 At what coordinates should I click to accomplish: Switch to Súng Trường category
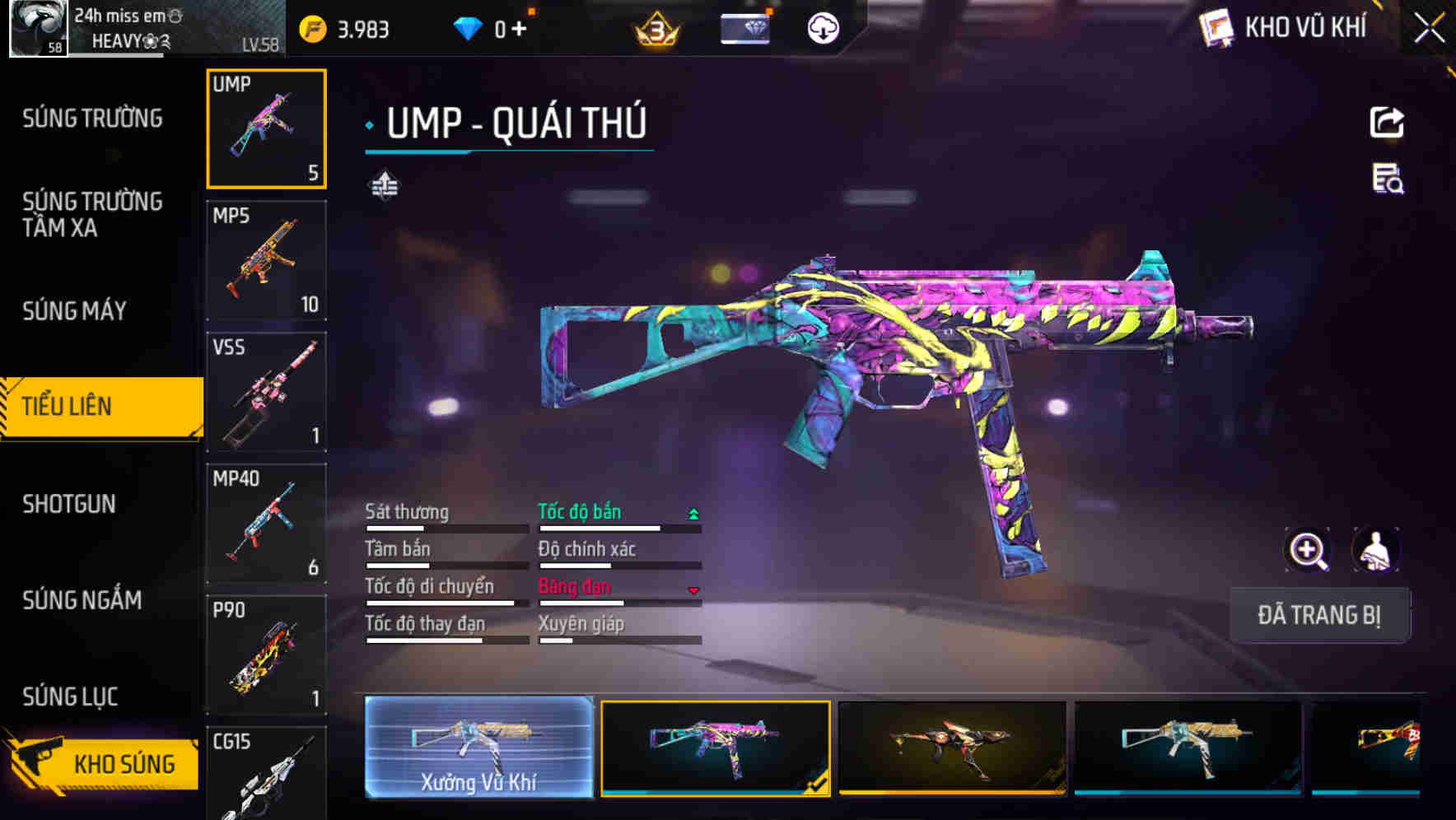pyautogui.click(x=92, y=119)
